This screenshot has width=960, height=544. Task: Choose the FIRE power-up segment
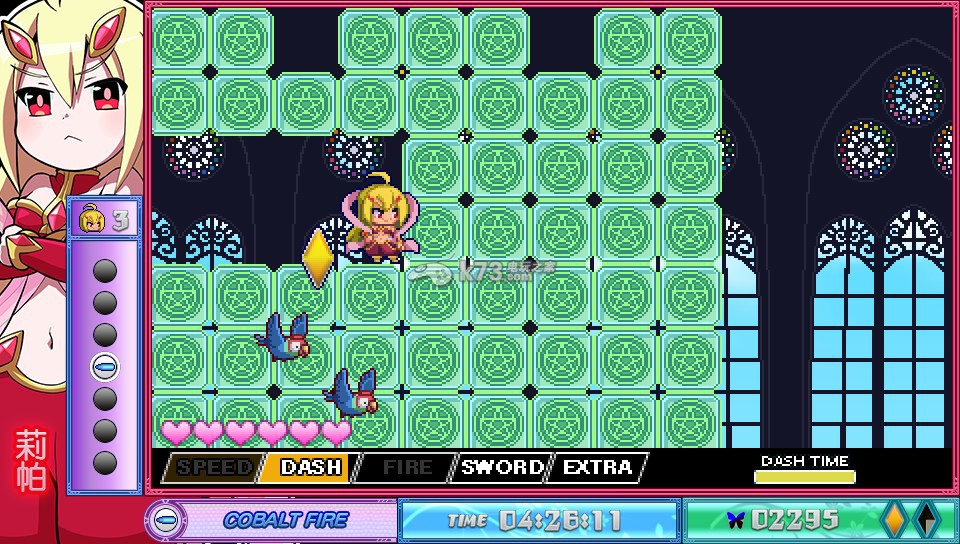tap(405, 467)
